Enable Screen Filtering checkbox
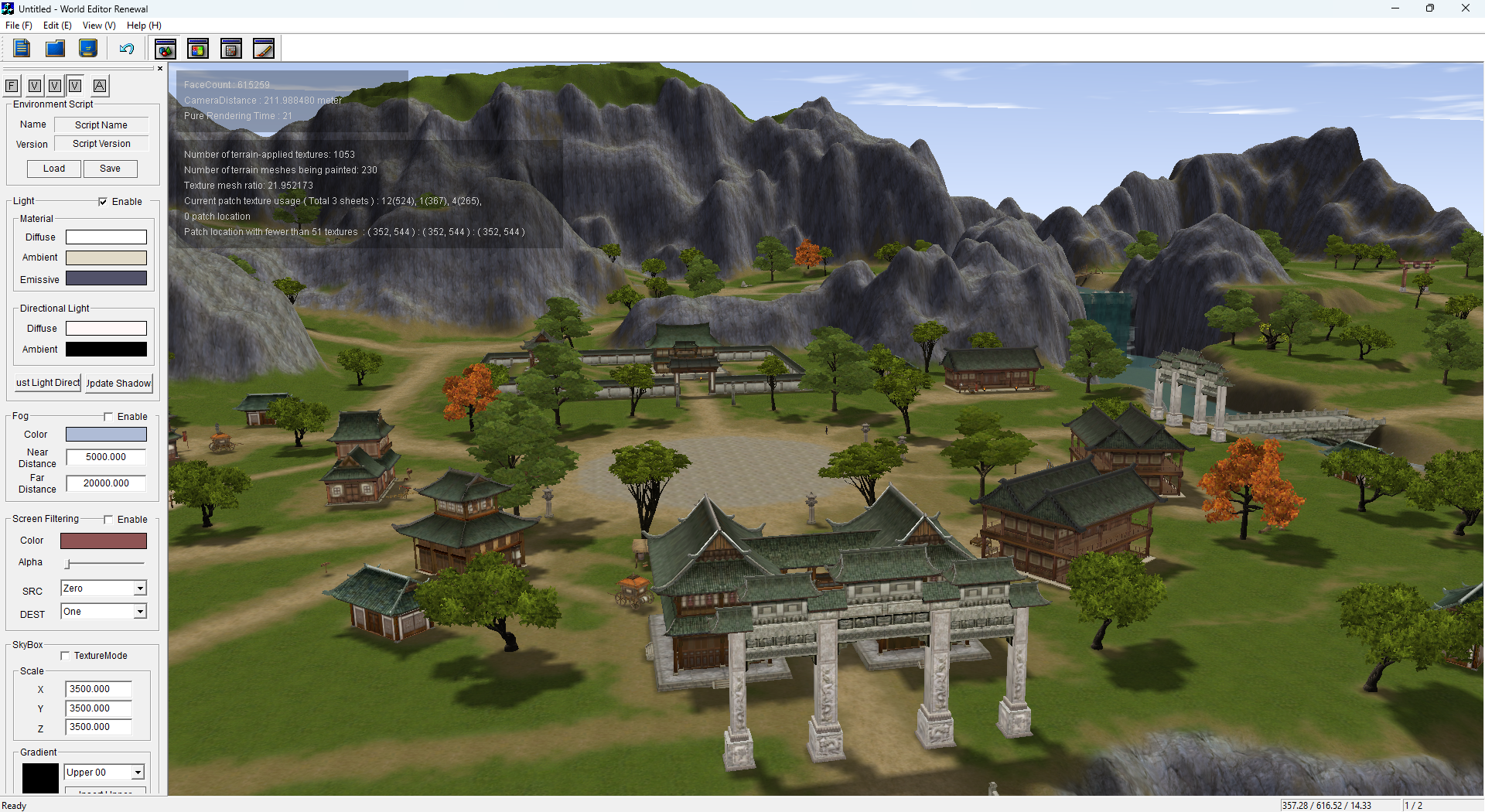 [108, 520]
